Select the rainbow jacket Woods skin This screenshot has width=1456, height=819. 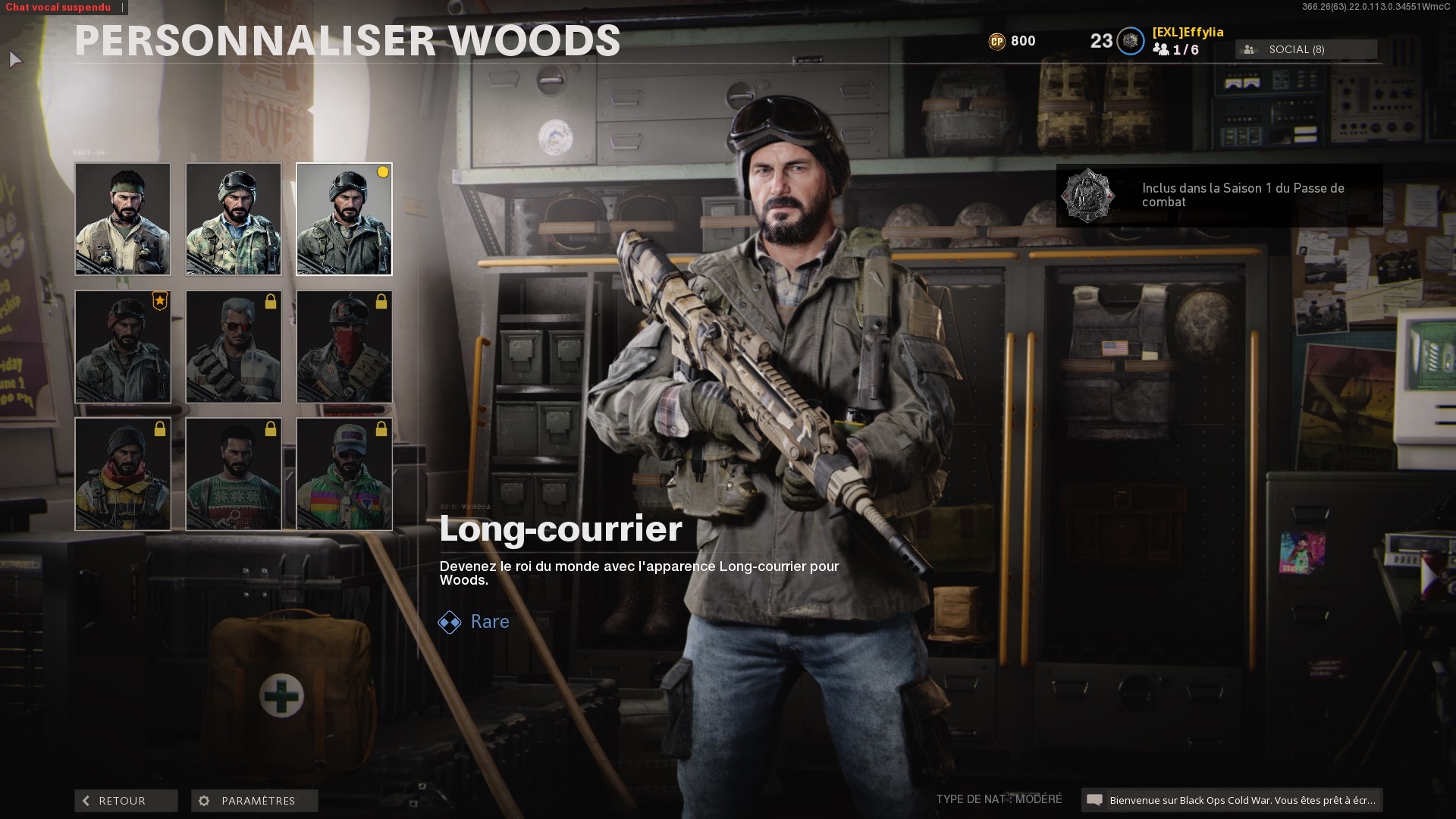click(x=344, y=473)
